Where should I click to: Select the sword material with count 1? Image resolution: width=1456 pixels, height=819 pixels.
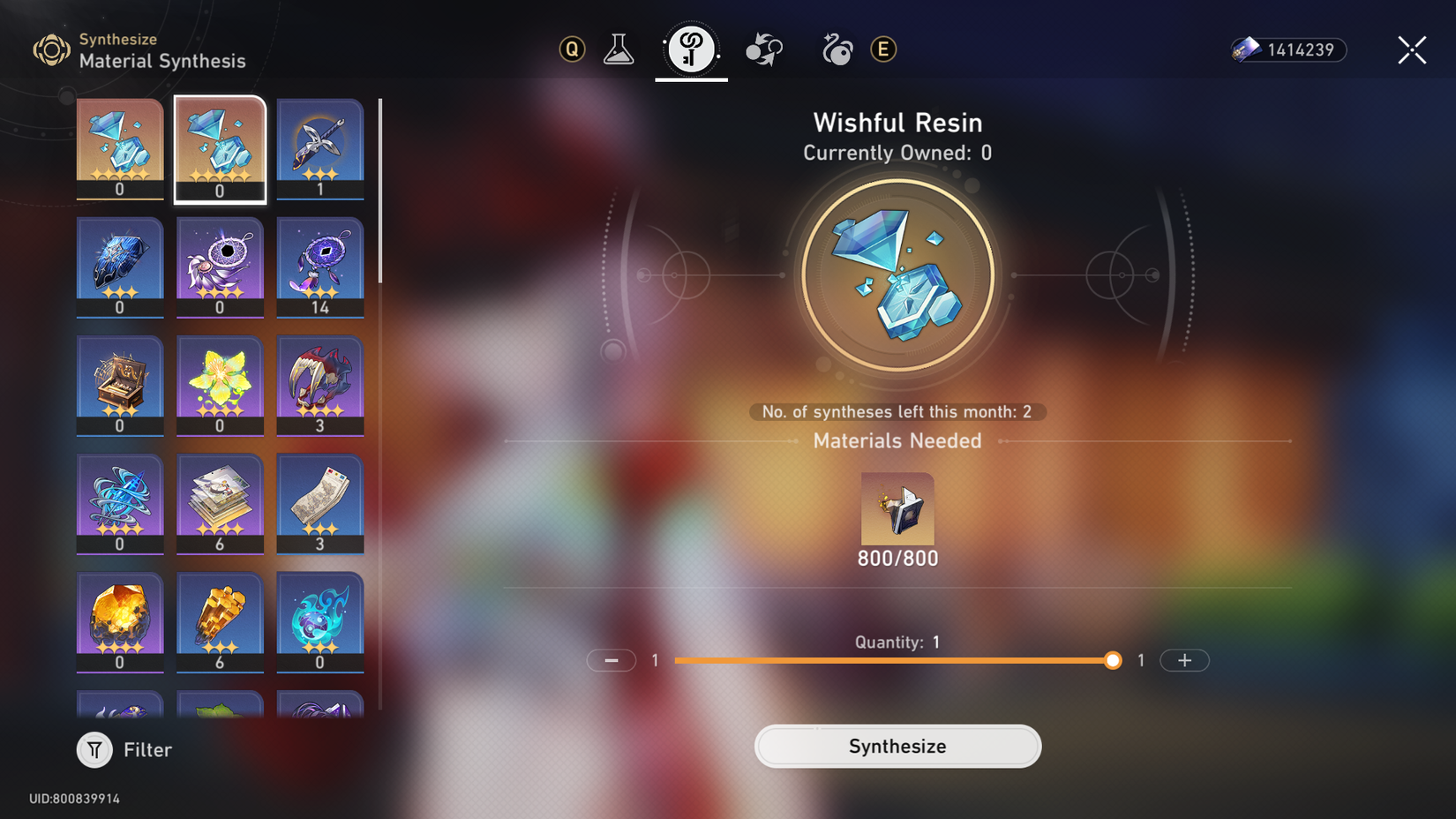(320, 148)
